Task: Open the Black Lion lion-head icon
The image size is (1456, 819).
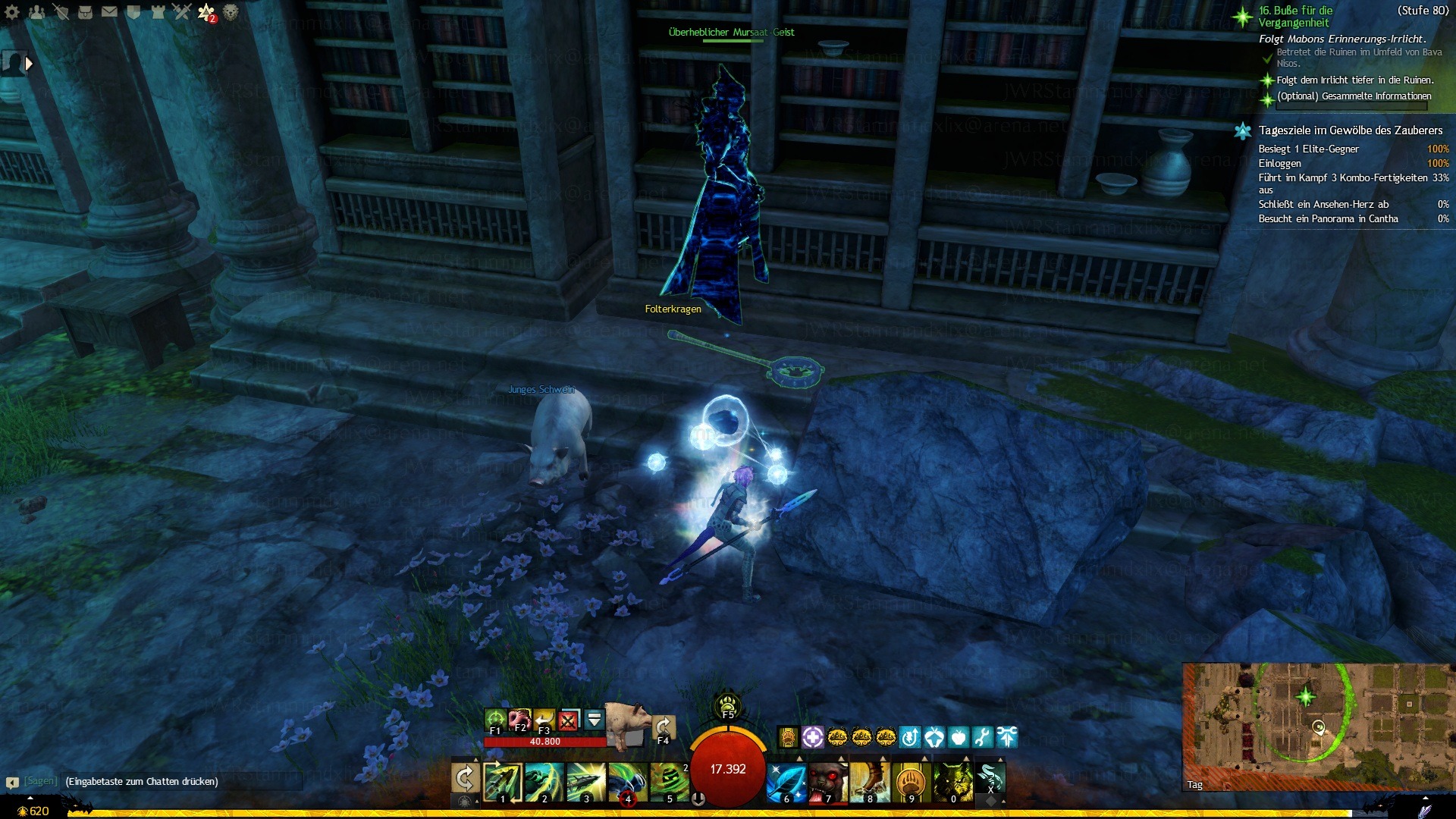Action: click(x=231, y=11)
